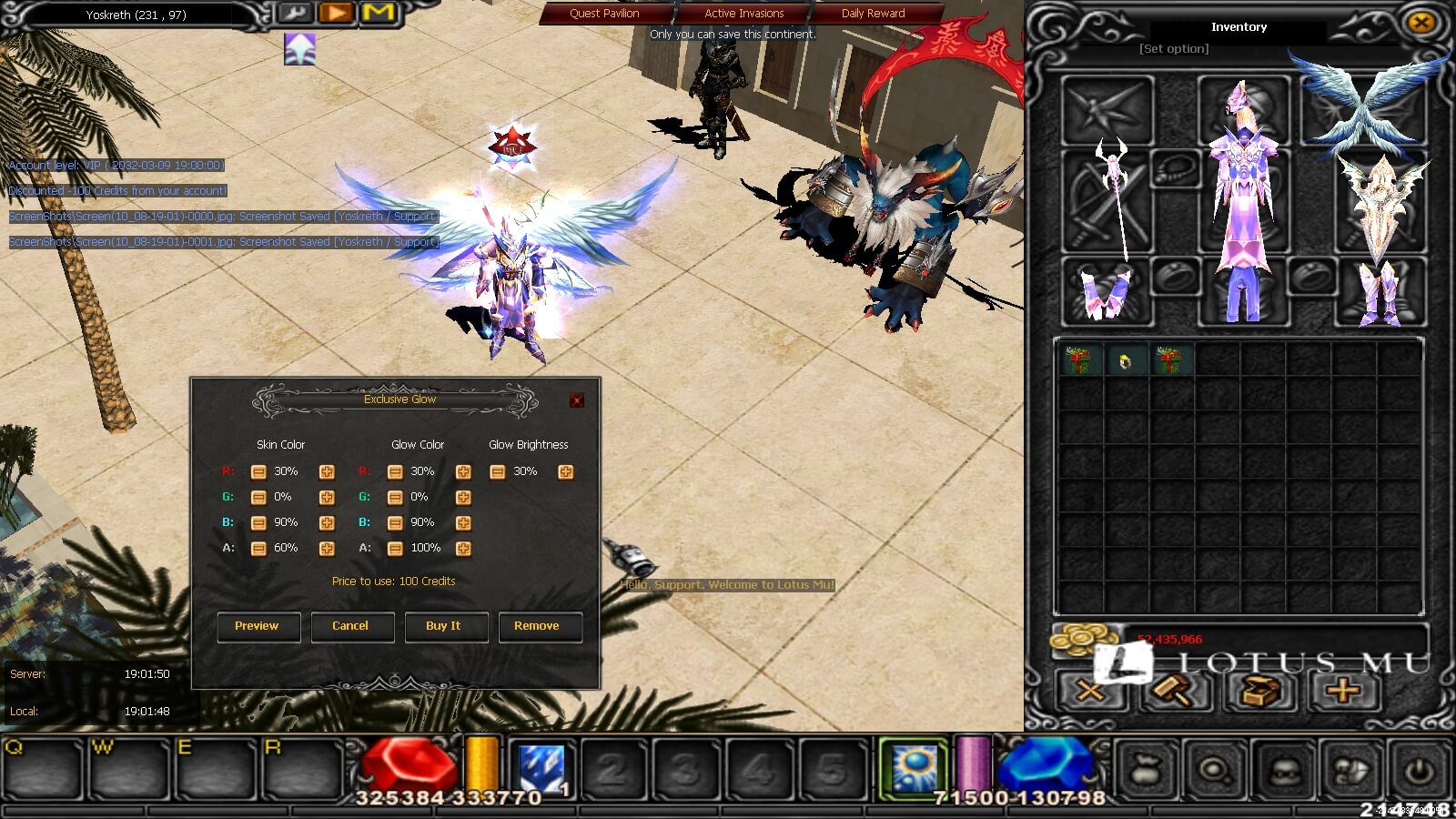Cancel the Exclusive Glow dialog
1456x819 pixels.
(351, 626)
